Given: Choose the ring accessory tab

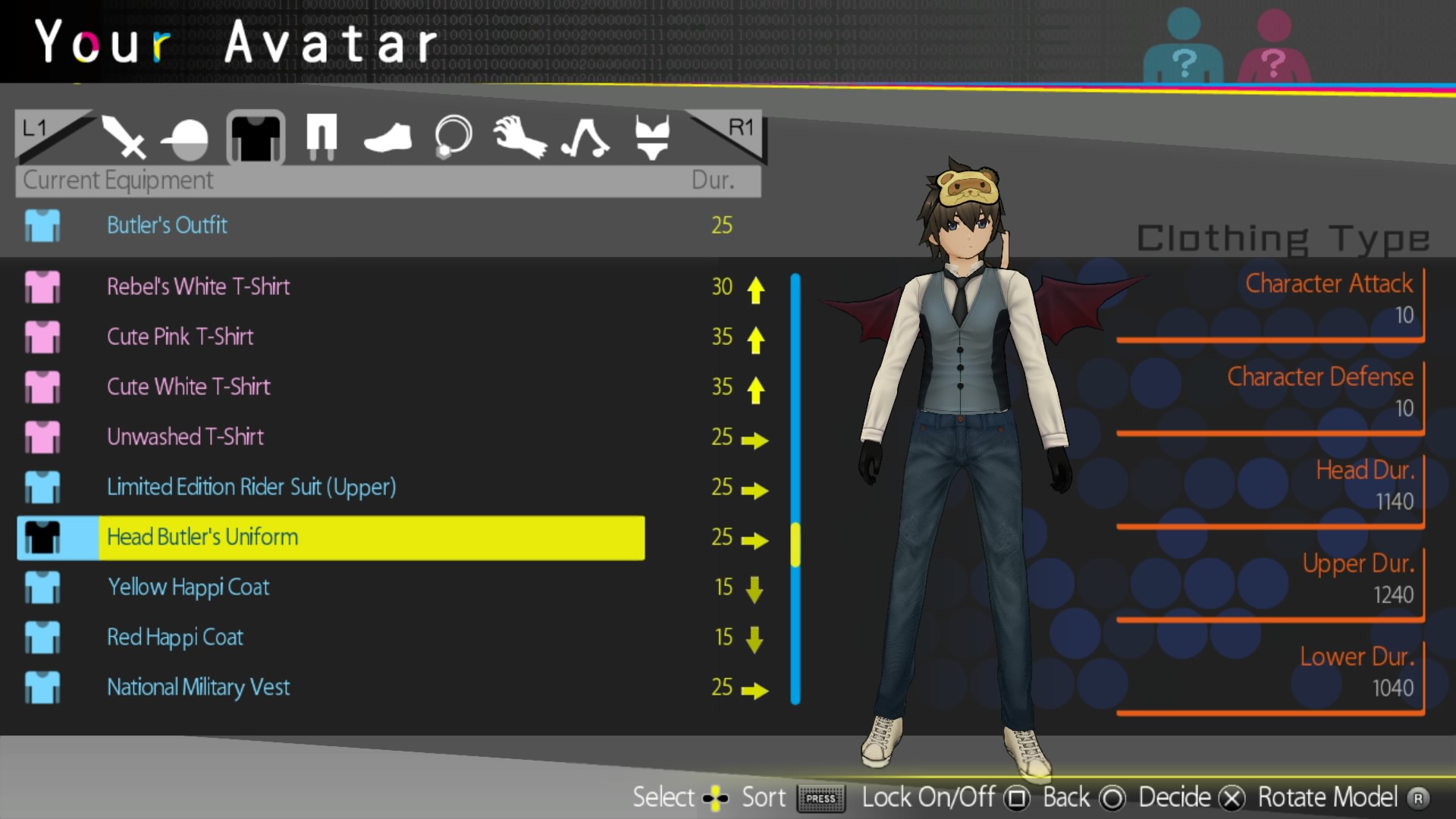Looking at the screenshot, I should click(453, 138).
